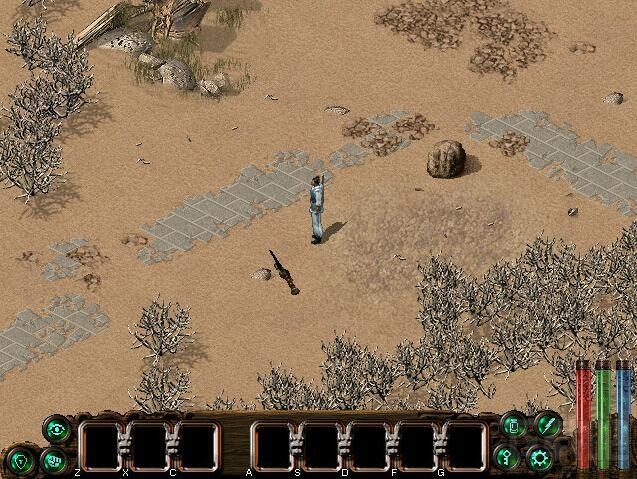Select the green shield button
637x479 pixels.
(21, 460)
